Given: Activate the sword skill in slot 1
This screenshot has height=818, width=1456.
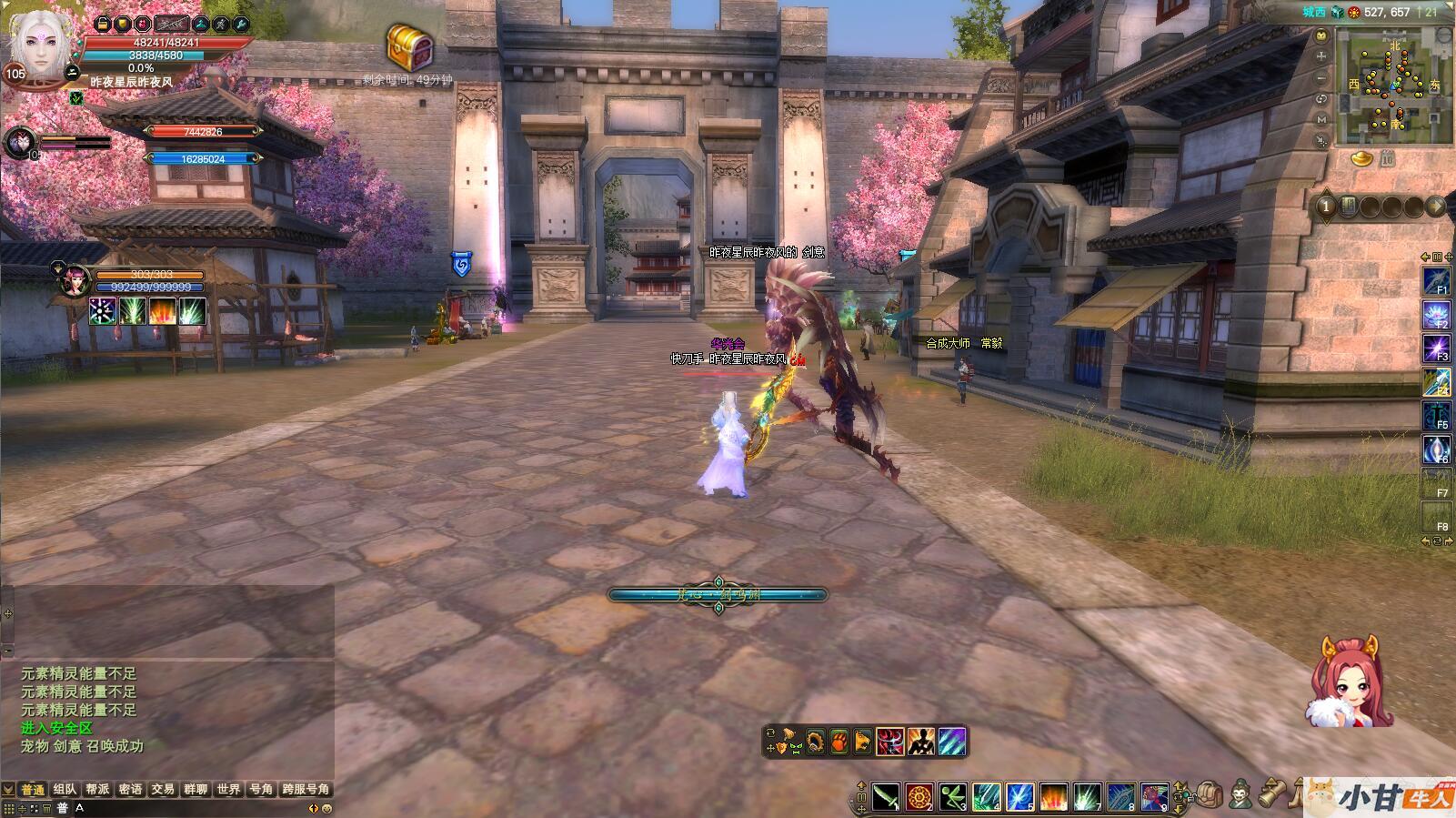Looking at the screenshot, I should tap(886, 797).
